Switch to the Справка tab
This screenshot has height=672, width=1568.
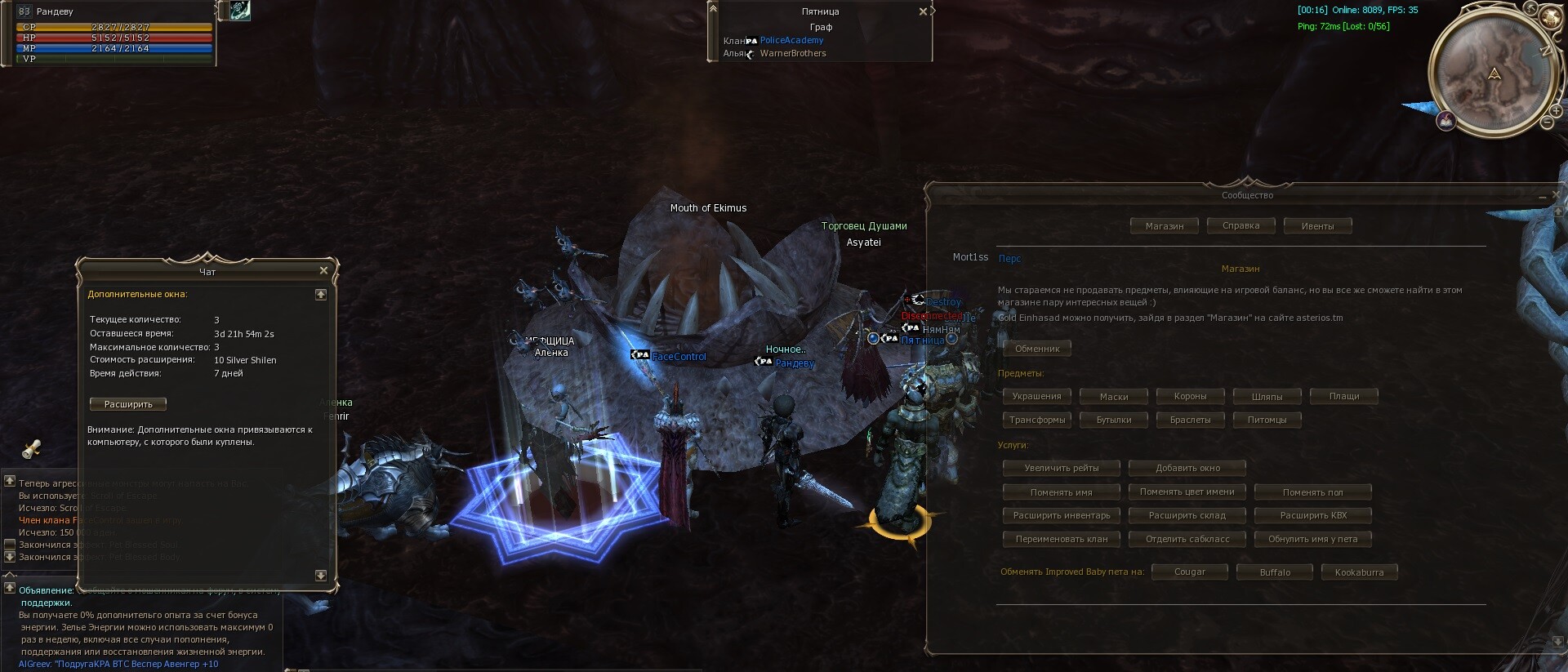1241,226
